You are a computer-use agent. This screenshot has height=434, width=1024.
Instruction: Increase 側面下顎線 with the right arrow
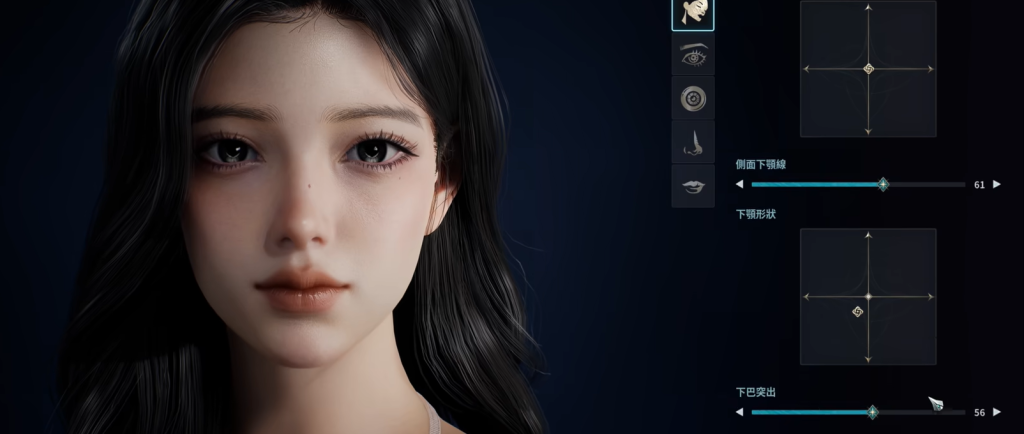click(996, 184)
